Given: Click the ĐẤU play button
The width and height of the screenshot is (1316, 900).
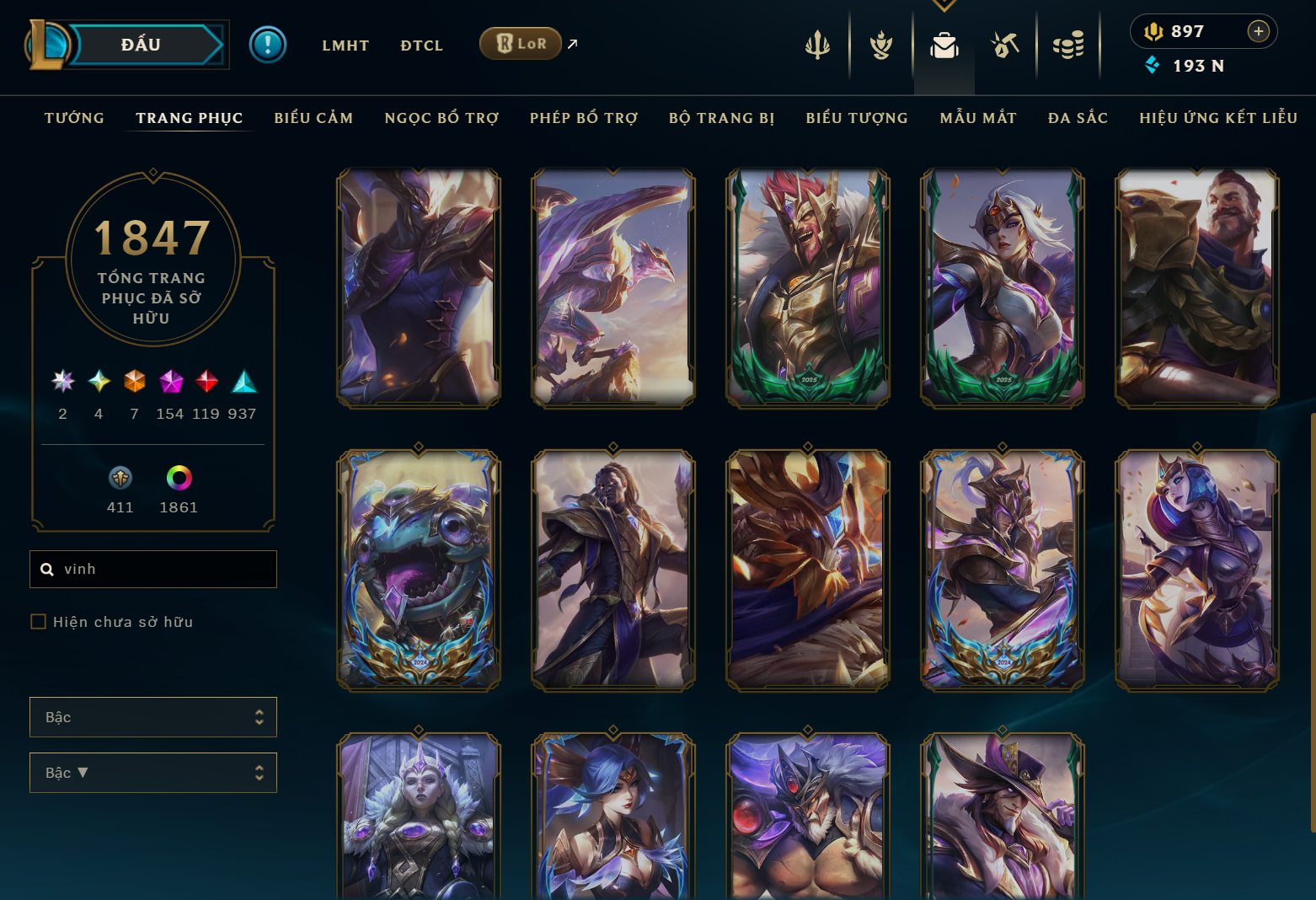Looking at the screenshot, I should coord(139,44).
